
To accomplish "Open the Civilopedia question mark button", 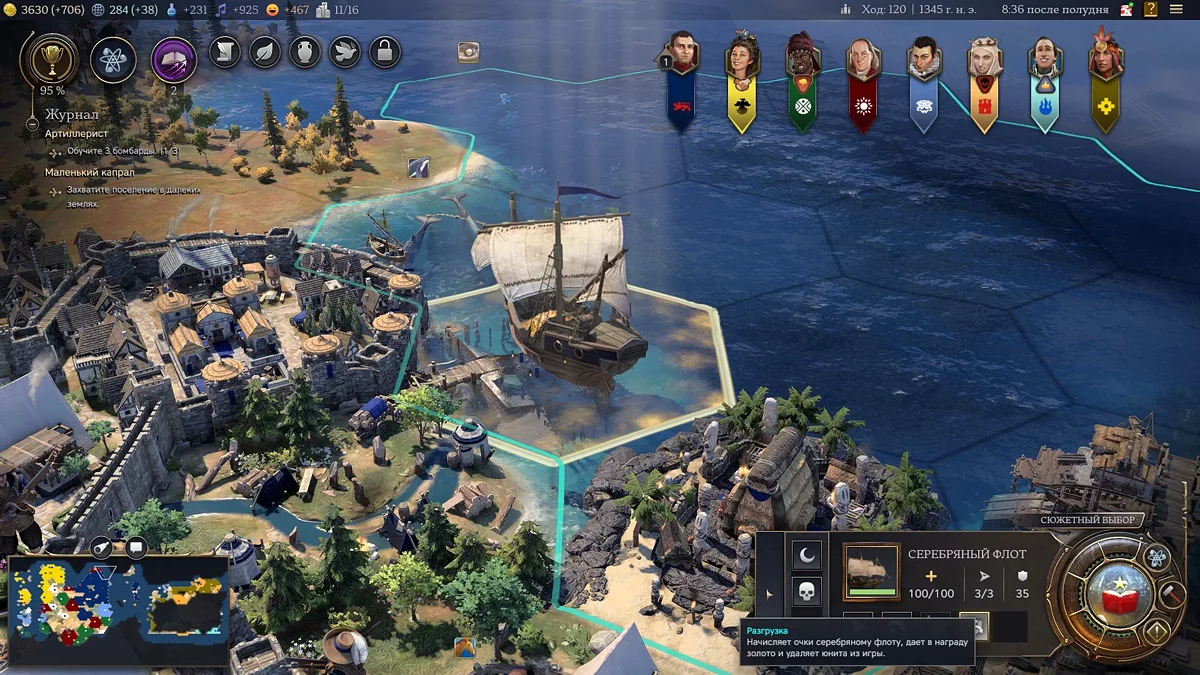I will 1151,10.
